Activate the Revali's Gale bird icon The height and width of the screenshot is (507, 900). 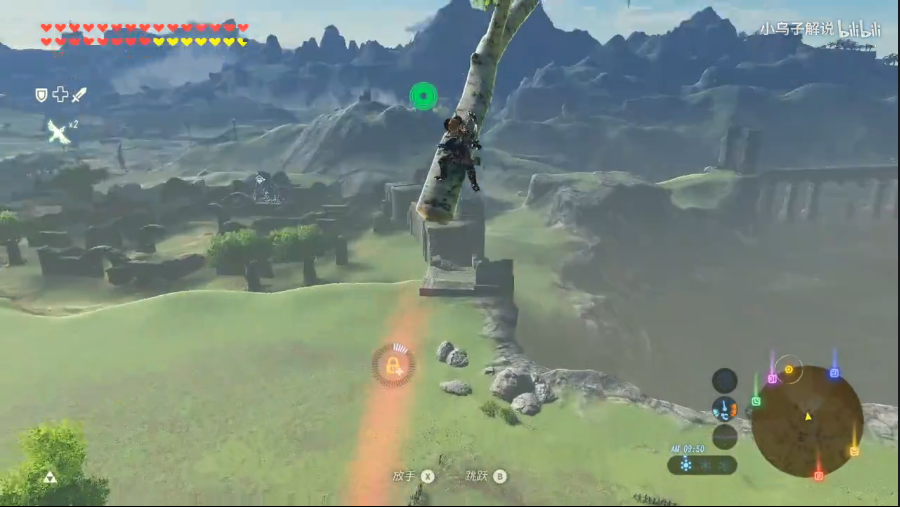click(58, 131)
